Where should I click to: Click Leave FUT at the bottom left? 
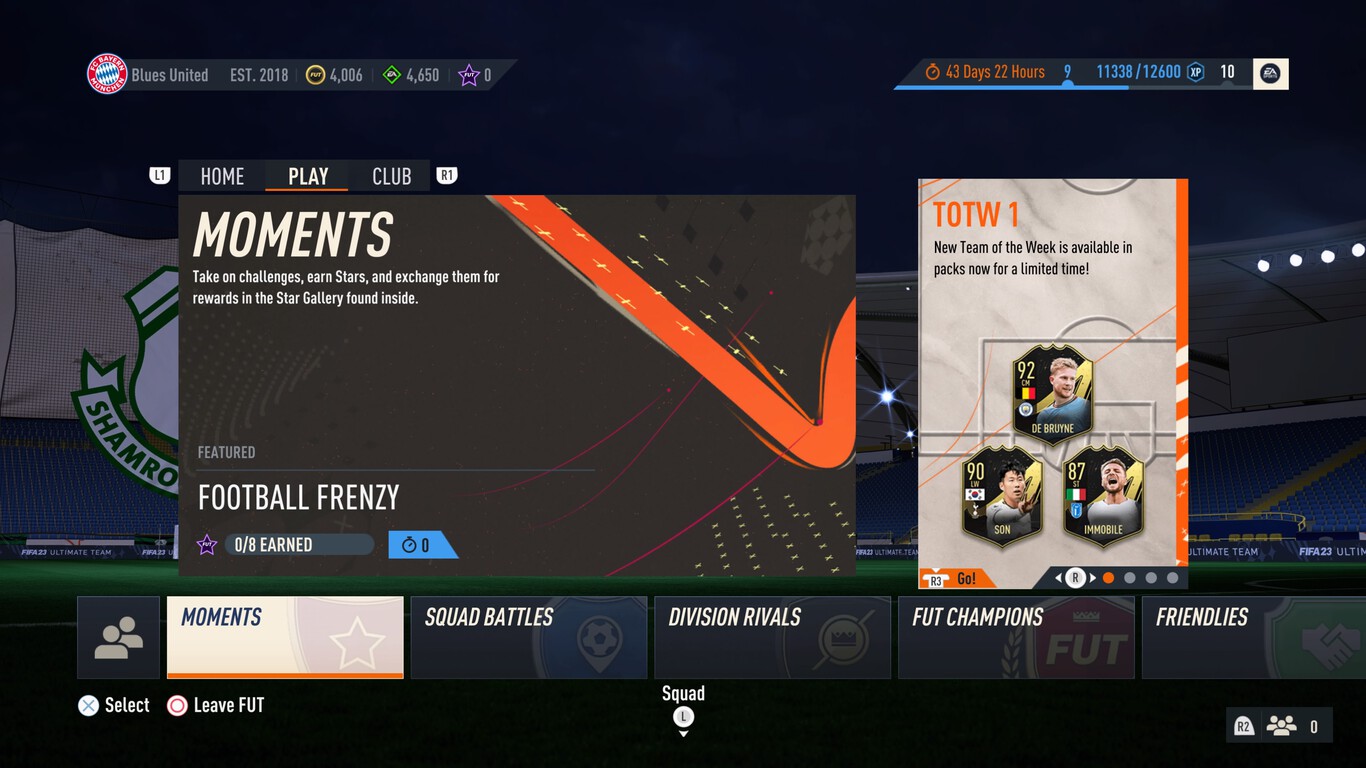click(x=226, y=705)
